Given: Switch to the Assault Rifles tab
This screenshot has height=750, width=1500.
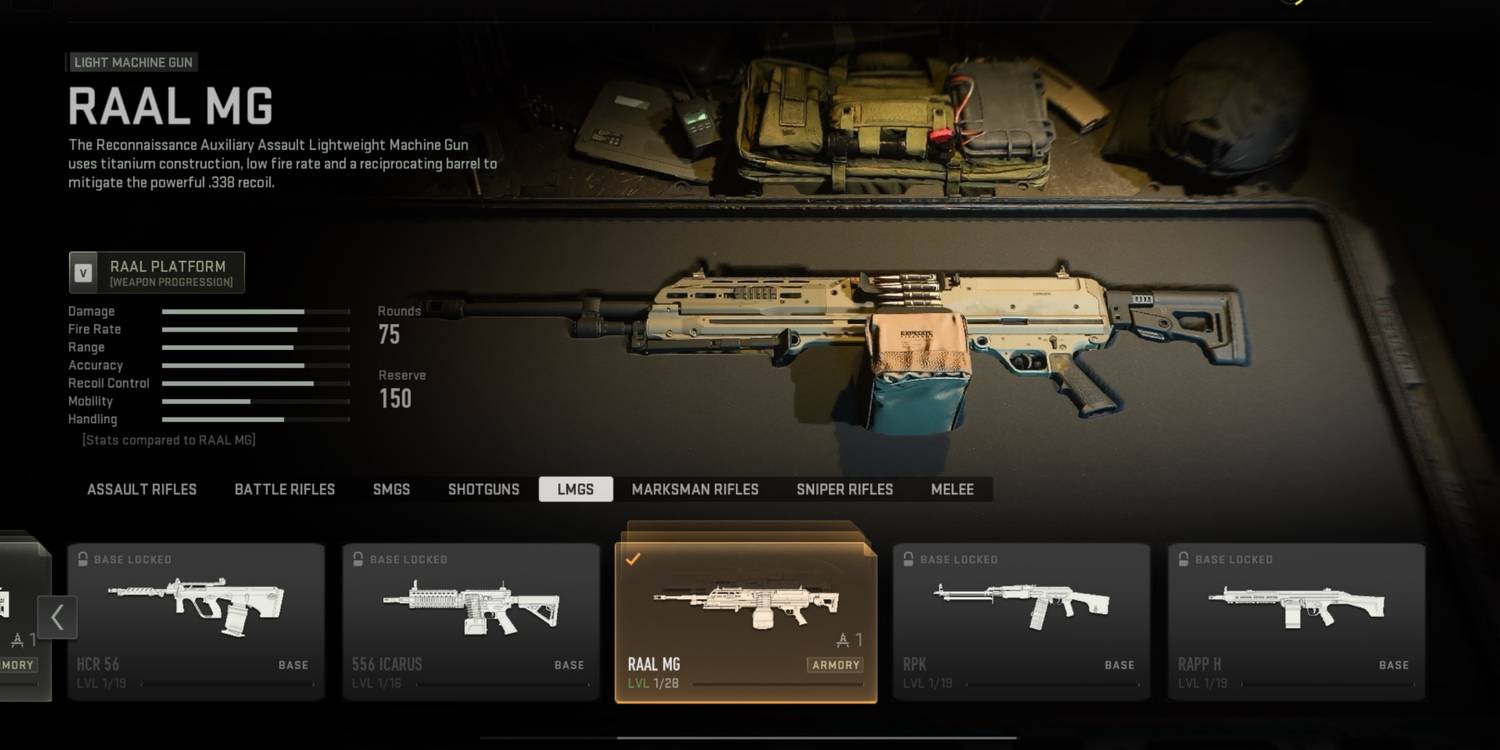Looking at the screenshot, I should 142,489.
